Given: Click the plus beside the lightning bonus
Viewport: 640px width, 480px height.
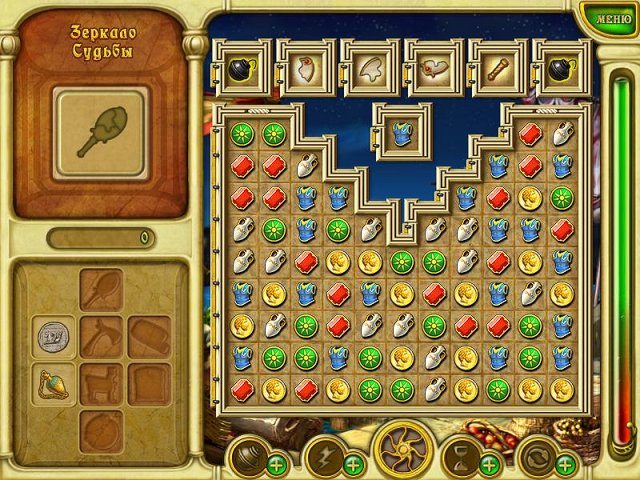Looking at the screenshot, I should click(x=353, y=464).
